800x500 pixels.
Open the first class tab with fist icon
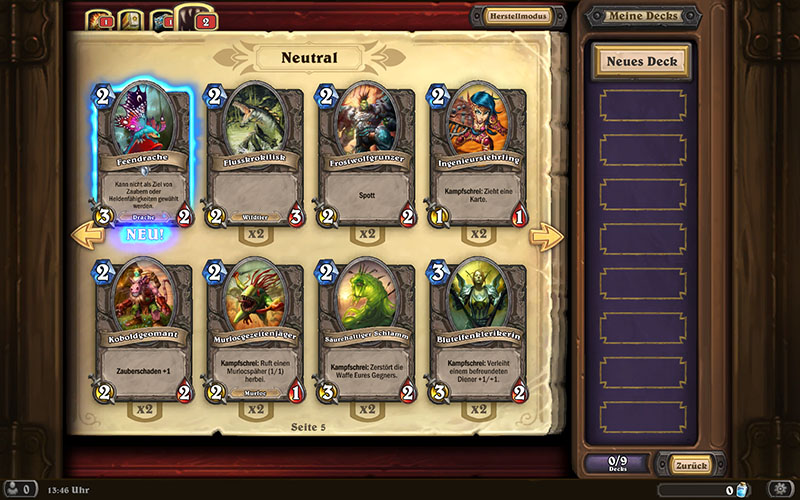[97, 19]
